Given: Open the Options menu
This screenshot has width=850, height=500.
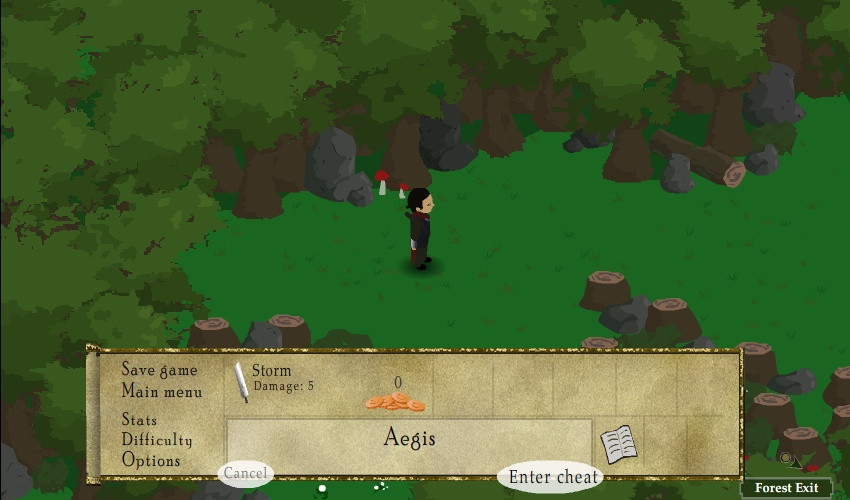Looking at the screenshot, I should (x=151, y=461).
